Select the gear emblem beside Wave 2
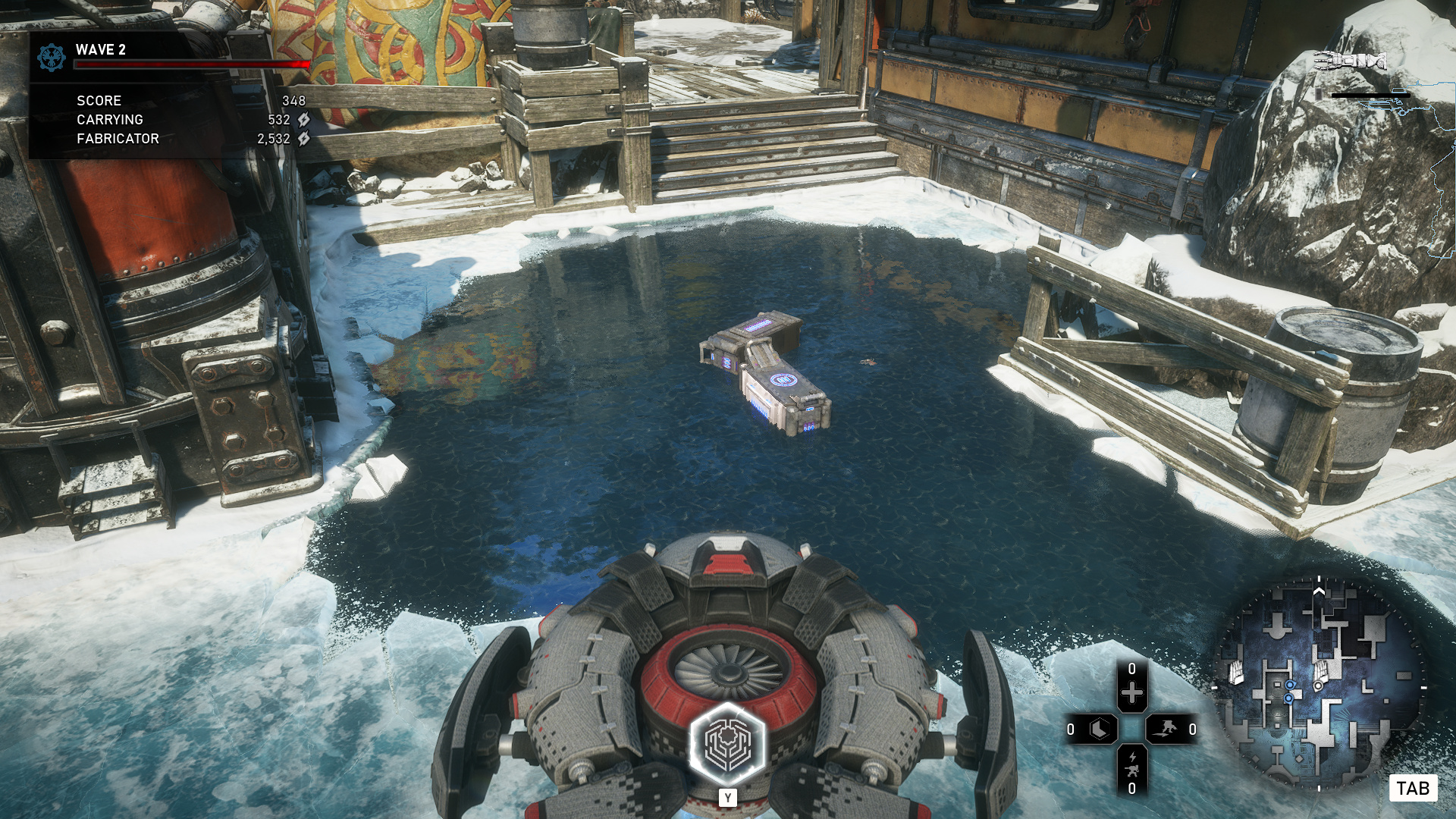 52,58
